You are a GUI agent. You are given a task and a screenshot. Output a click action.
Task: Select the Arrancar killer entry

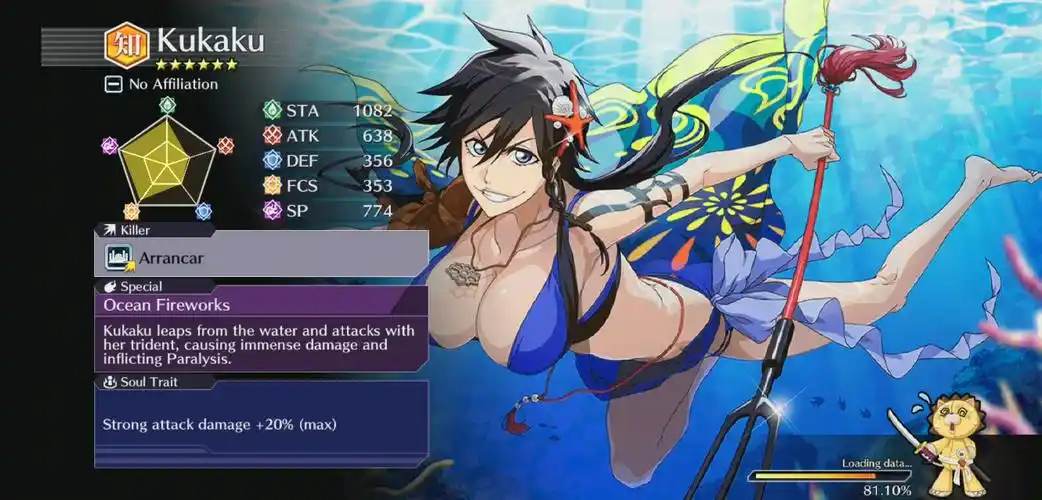[261, 258]
